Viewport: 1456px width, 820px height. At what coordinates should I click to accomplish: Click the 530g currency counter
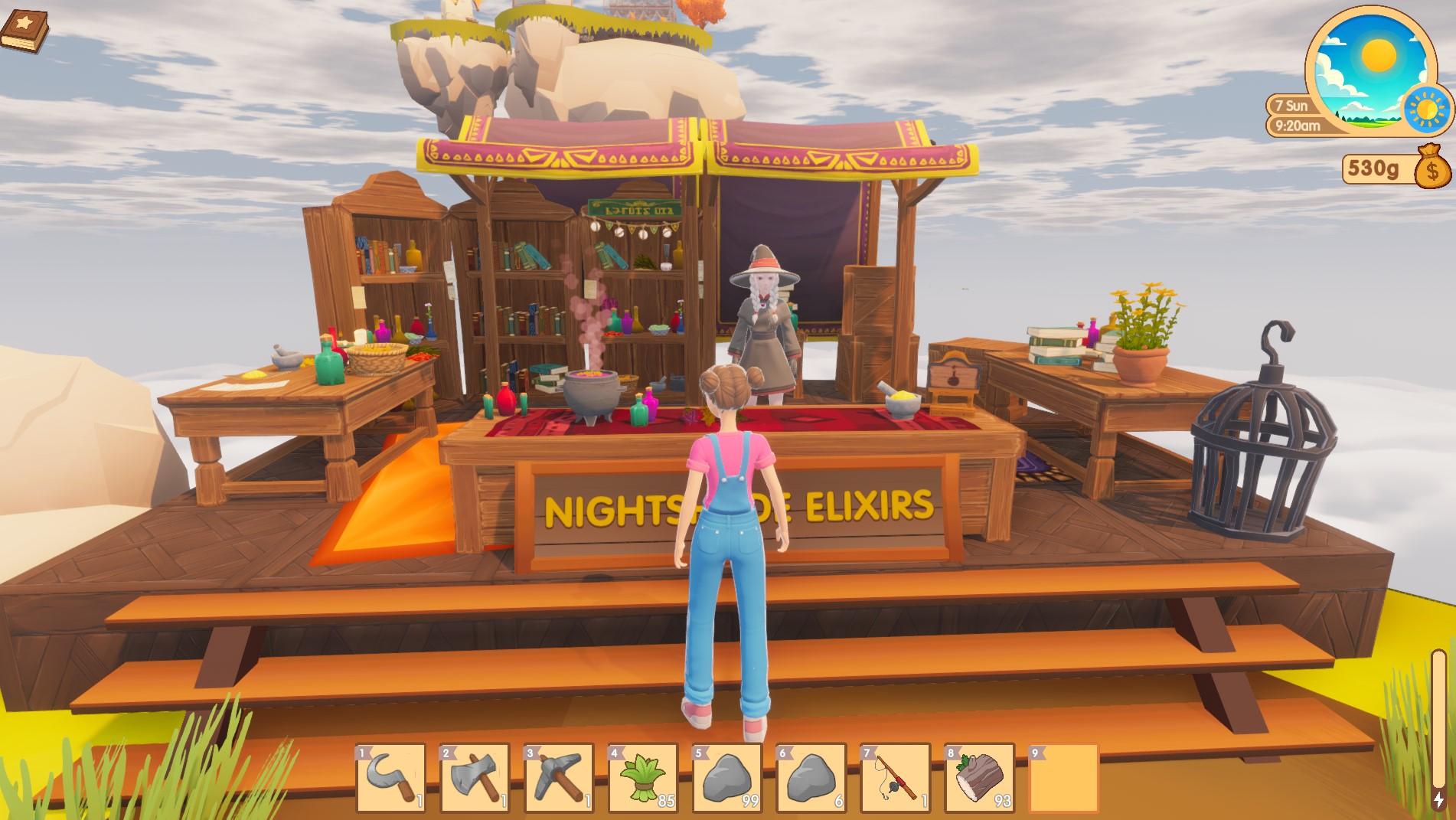coord(1373,170)
